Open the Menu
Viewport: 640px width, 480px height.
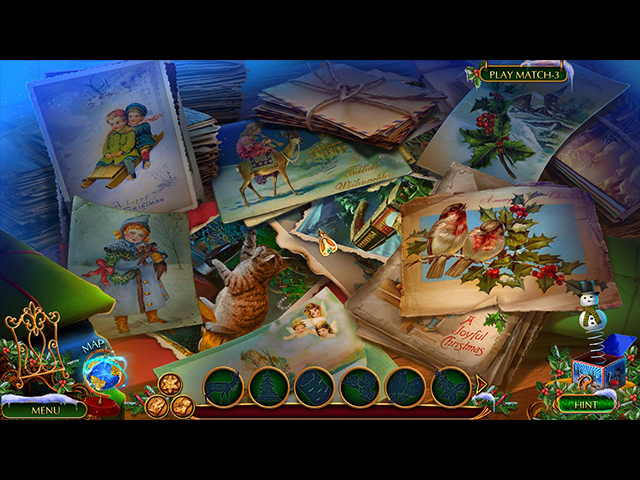pos(45,409)
